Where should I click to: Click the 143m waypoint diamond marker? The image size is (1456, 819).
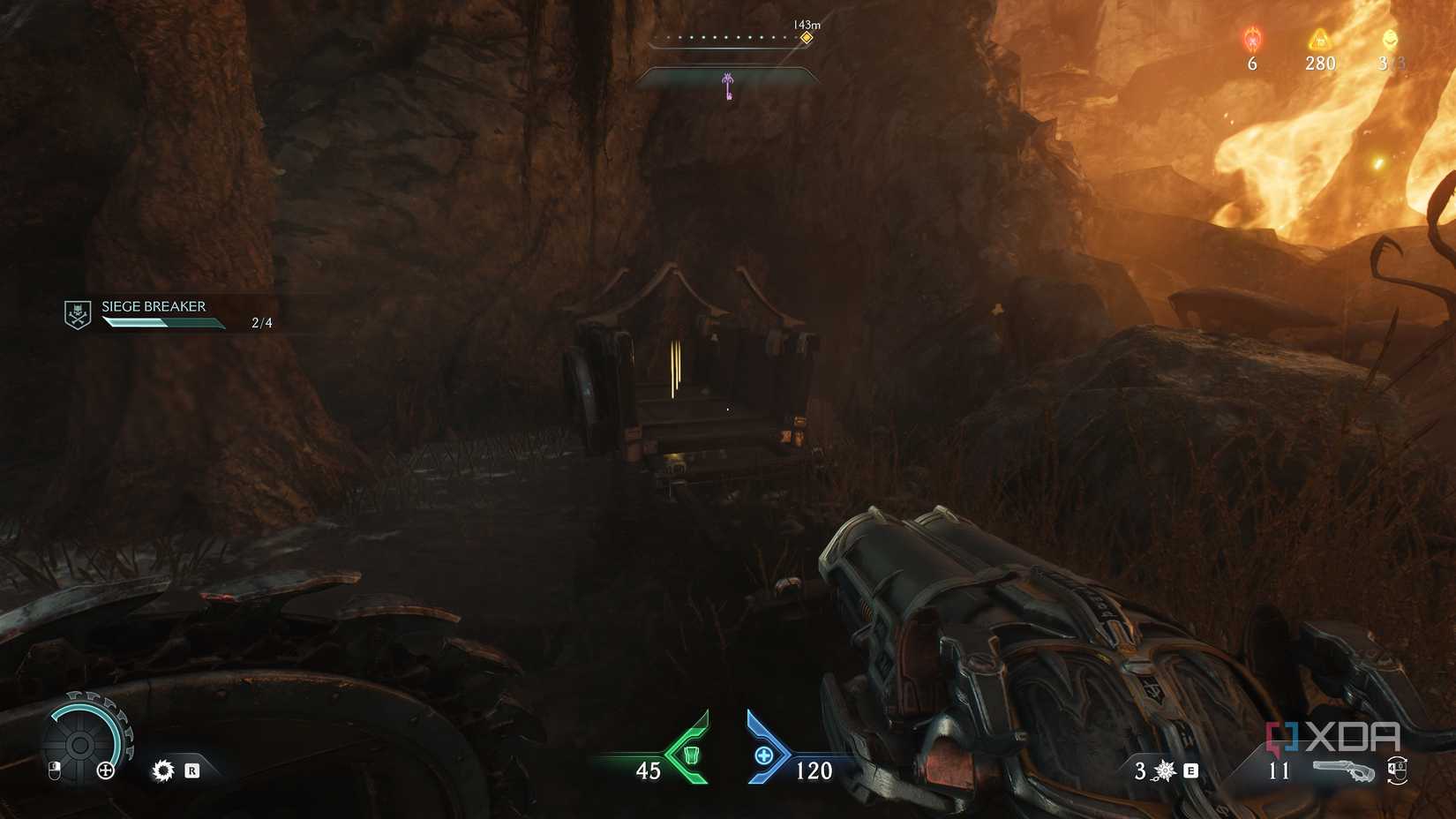click(x=806, y=37)
